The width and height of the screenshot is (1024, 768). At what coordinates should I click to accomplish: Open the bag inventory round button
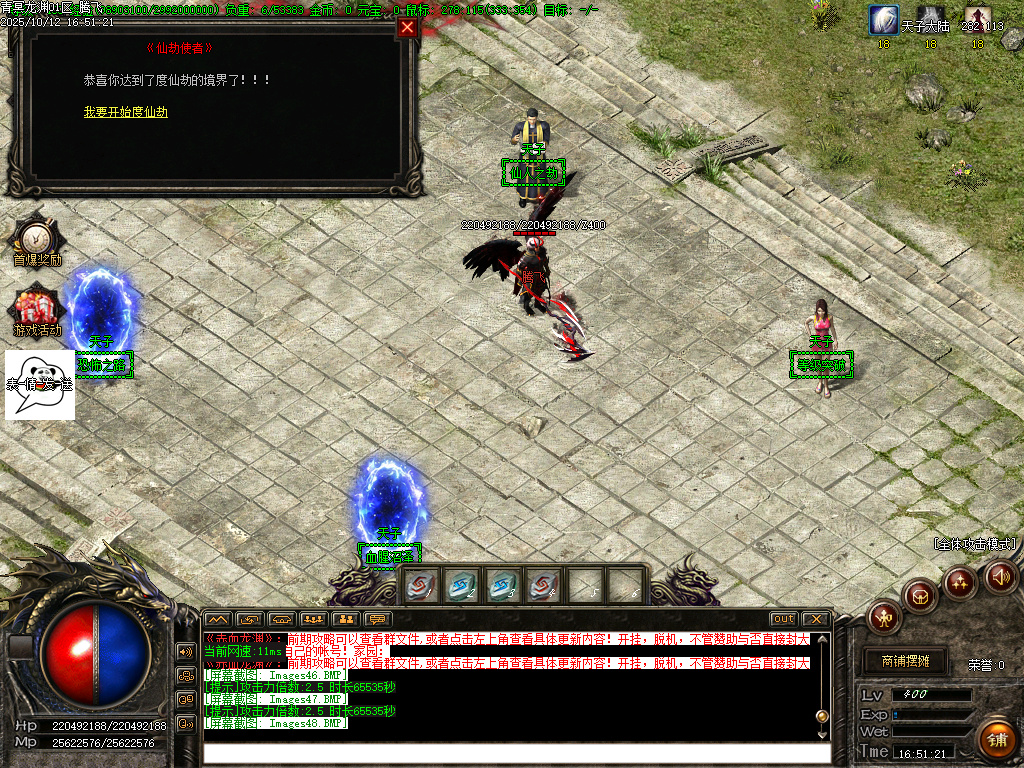(x=920, y=596)
